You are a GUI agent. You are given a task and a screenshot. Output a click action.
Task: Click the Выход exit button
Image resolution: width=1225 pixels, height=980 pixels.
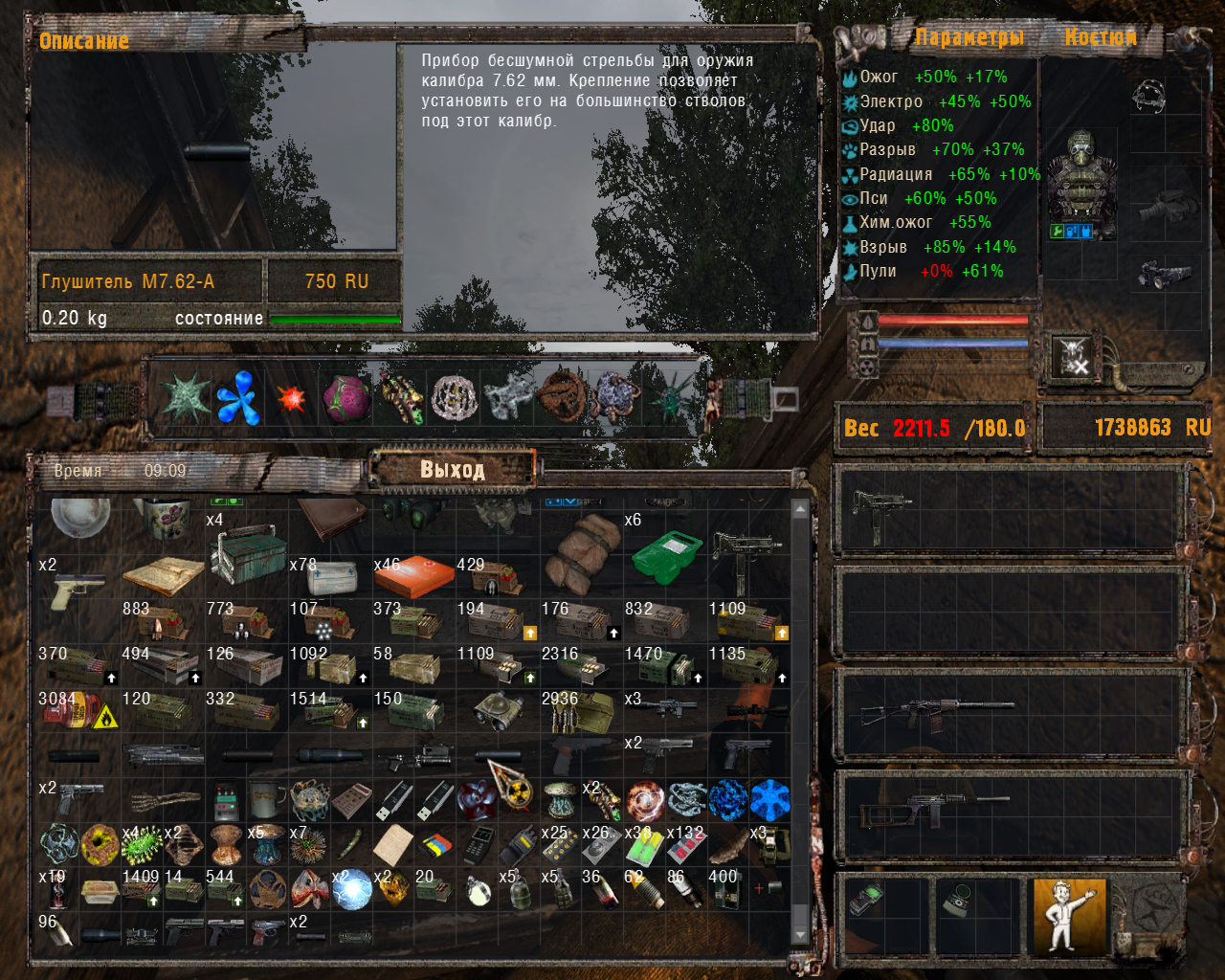point(453,469)
